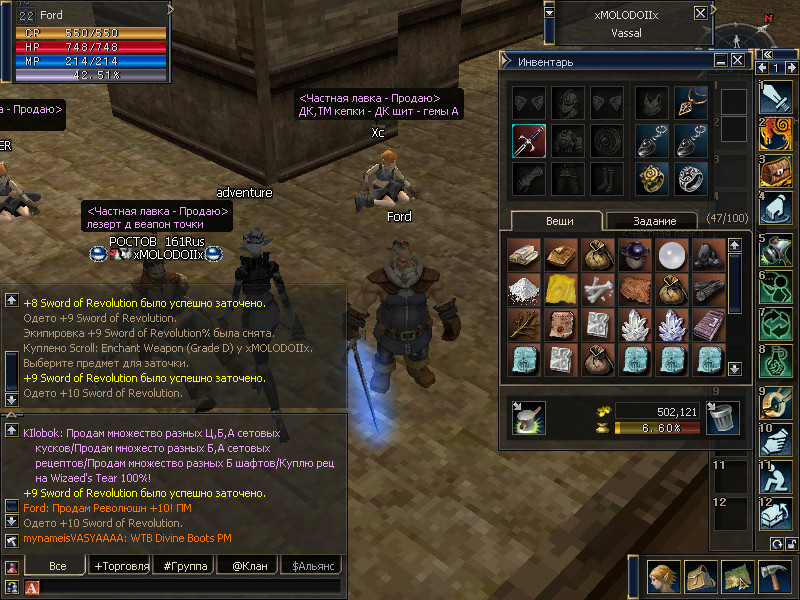Open the inventory trash can
The width and height of the screenshot is (800, 600).
click(722, 418)
